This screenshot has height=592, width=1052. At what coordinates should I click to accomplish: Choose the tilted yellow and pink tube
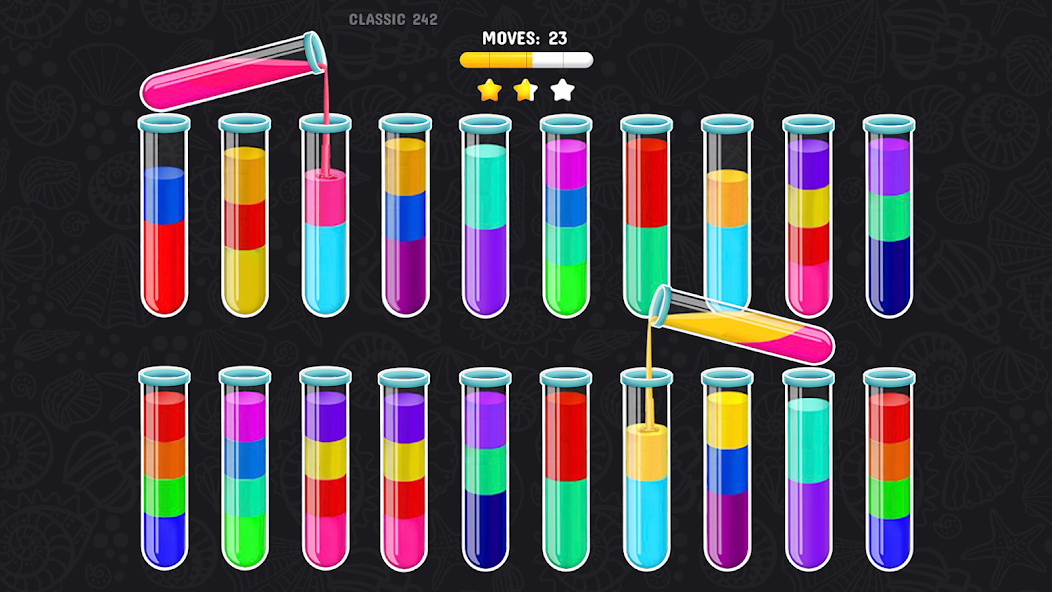pyautogui.click(x=745, y=323)
